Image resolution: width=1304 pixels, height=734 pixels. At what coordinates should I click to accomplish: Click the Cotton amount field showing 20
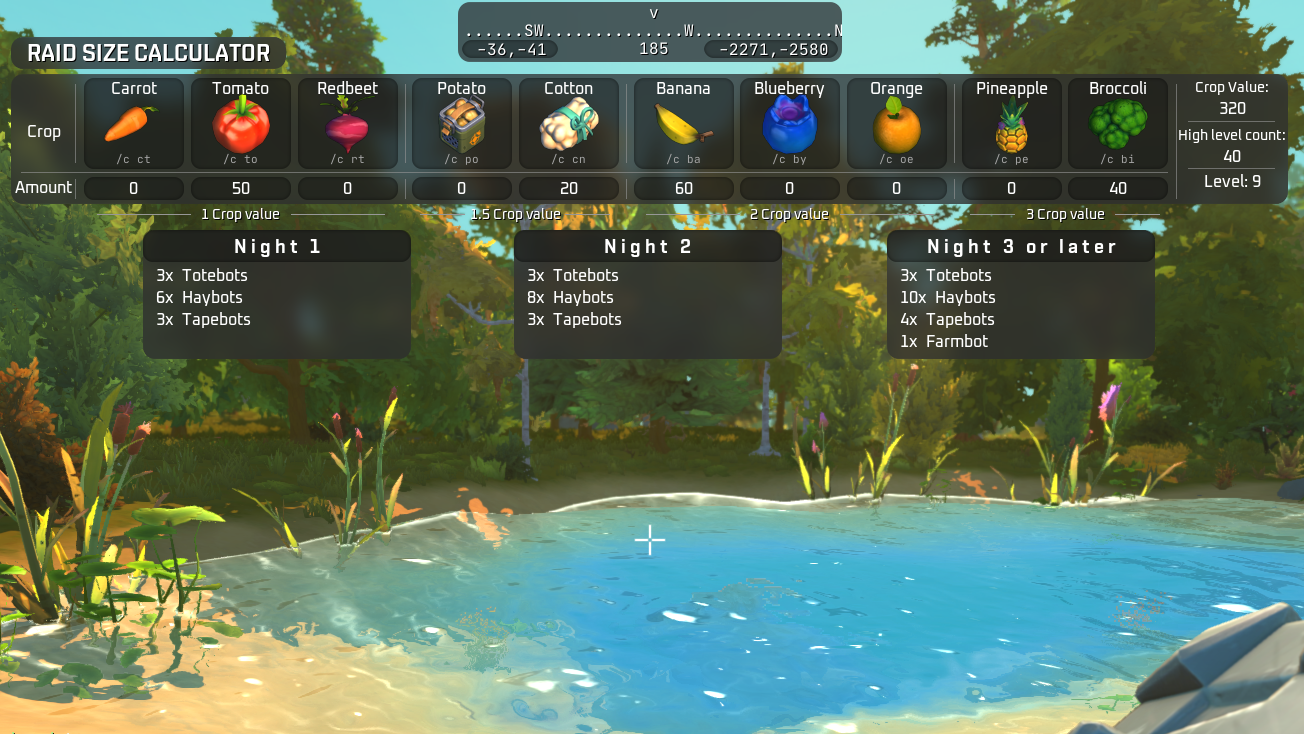click(x=569, y=188)
